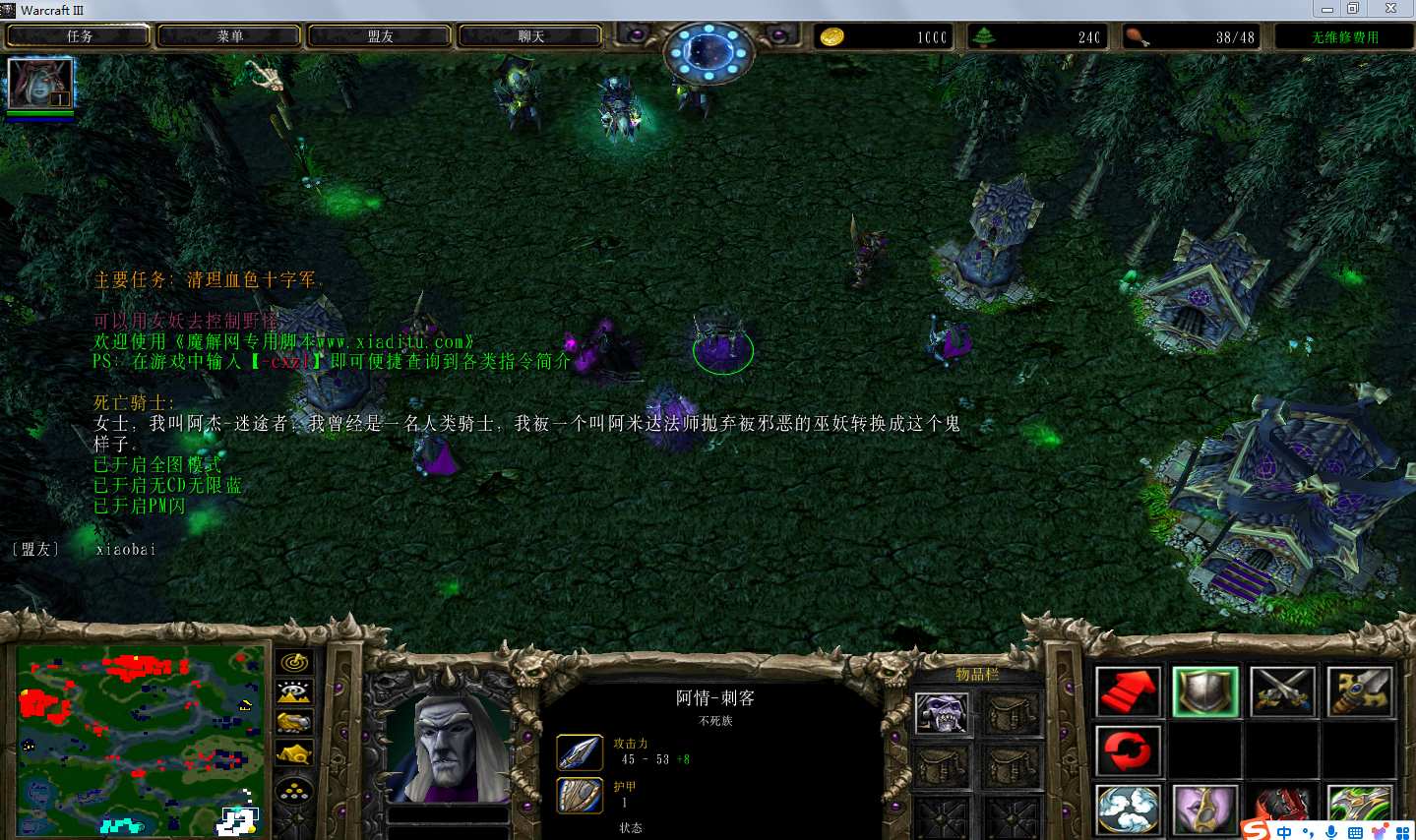1416x840 pixels.
Task: Use the purple masked face ability
Action: [1205, 809]
